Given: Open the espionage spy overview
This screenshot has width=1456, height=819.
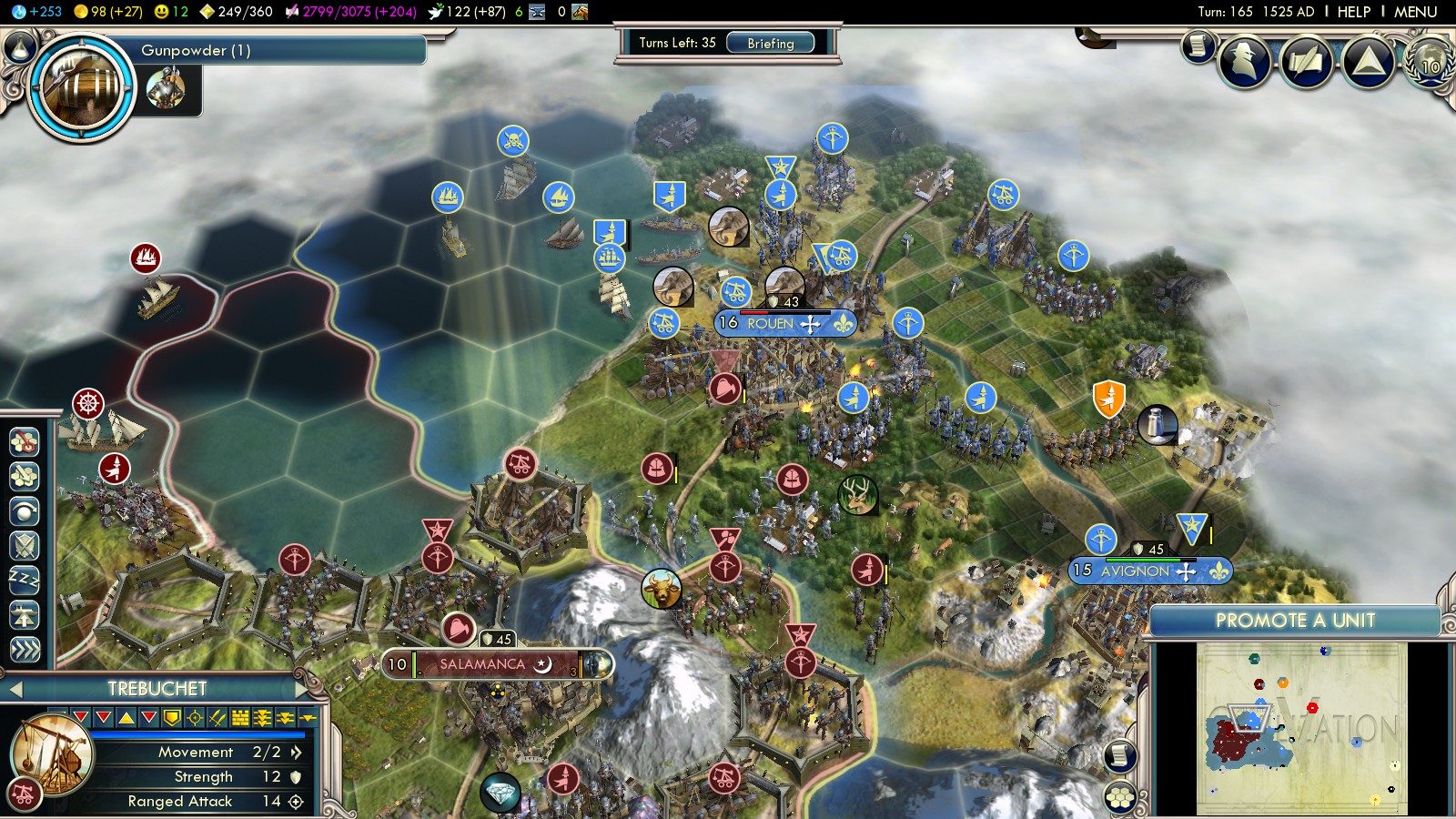Looking at the screenshot, I should (1245, 61).
